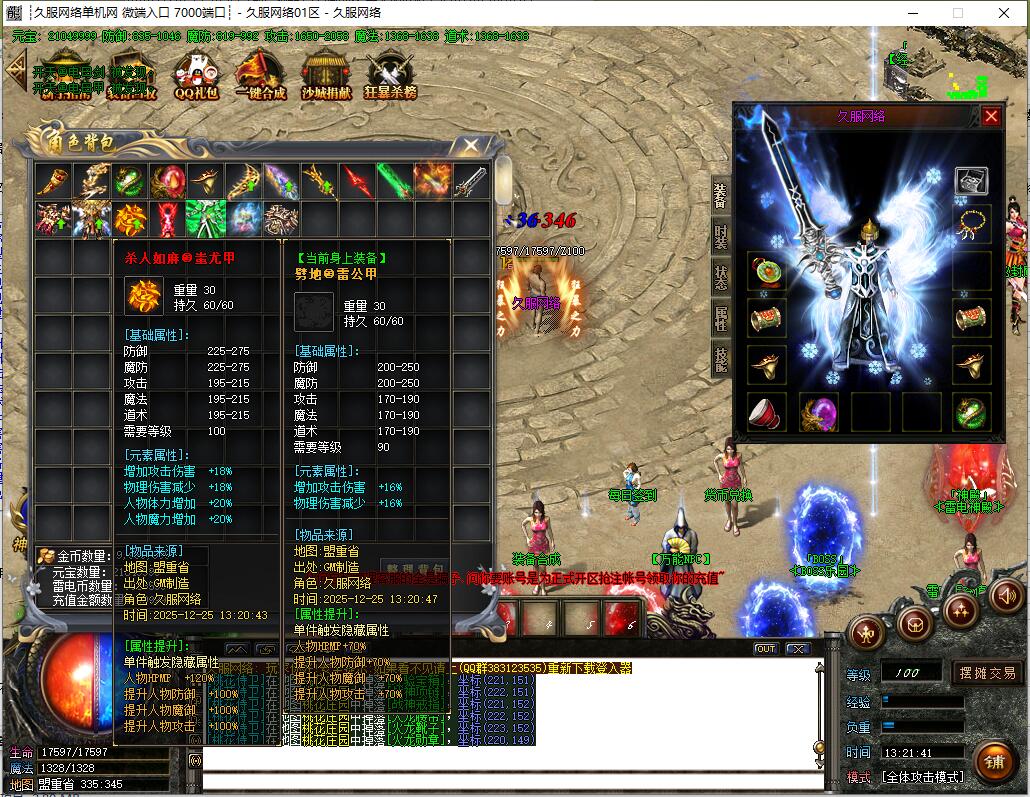Open the chest icon in the character panel
This screenshot has height=797, width=1030.
[x=971, y=180]
